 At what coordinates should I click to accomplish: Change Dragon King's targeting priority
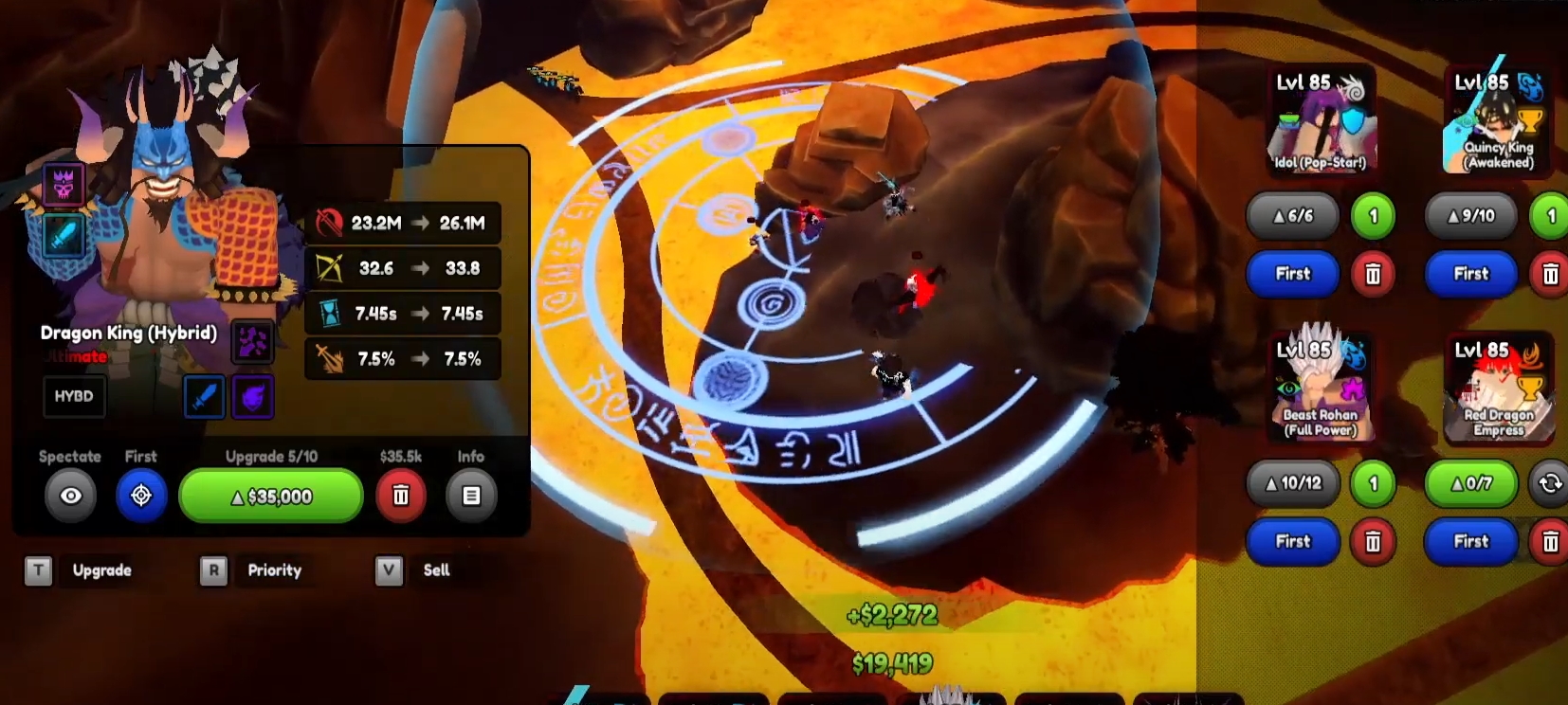point(141,496)
